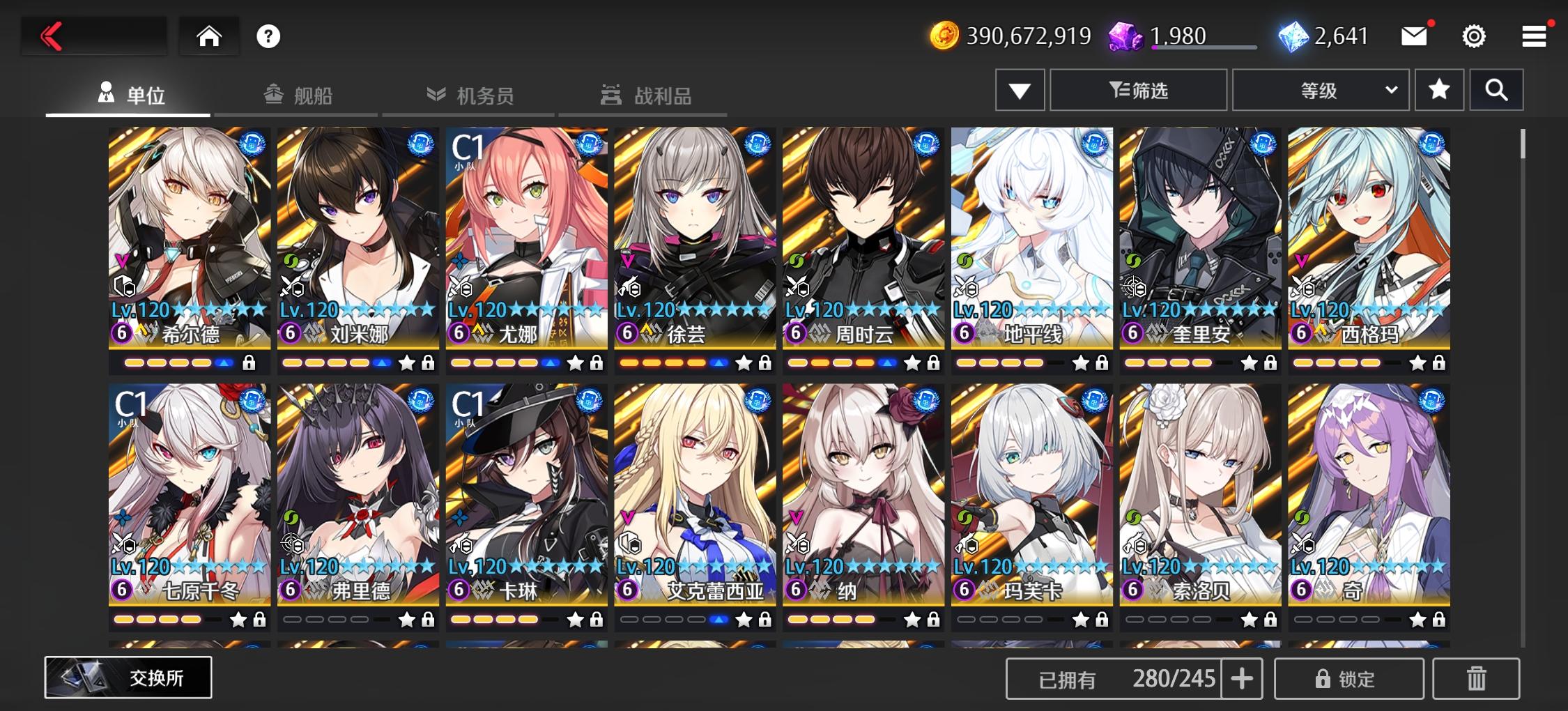Click the home icon at top left
Screen dimensions: 1568x711
pyautogui.click(x=208, y=35)
